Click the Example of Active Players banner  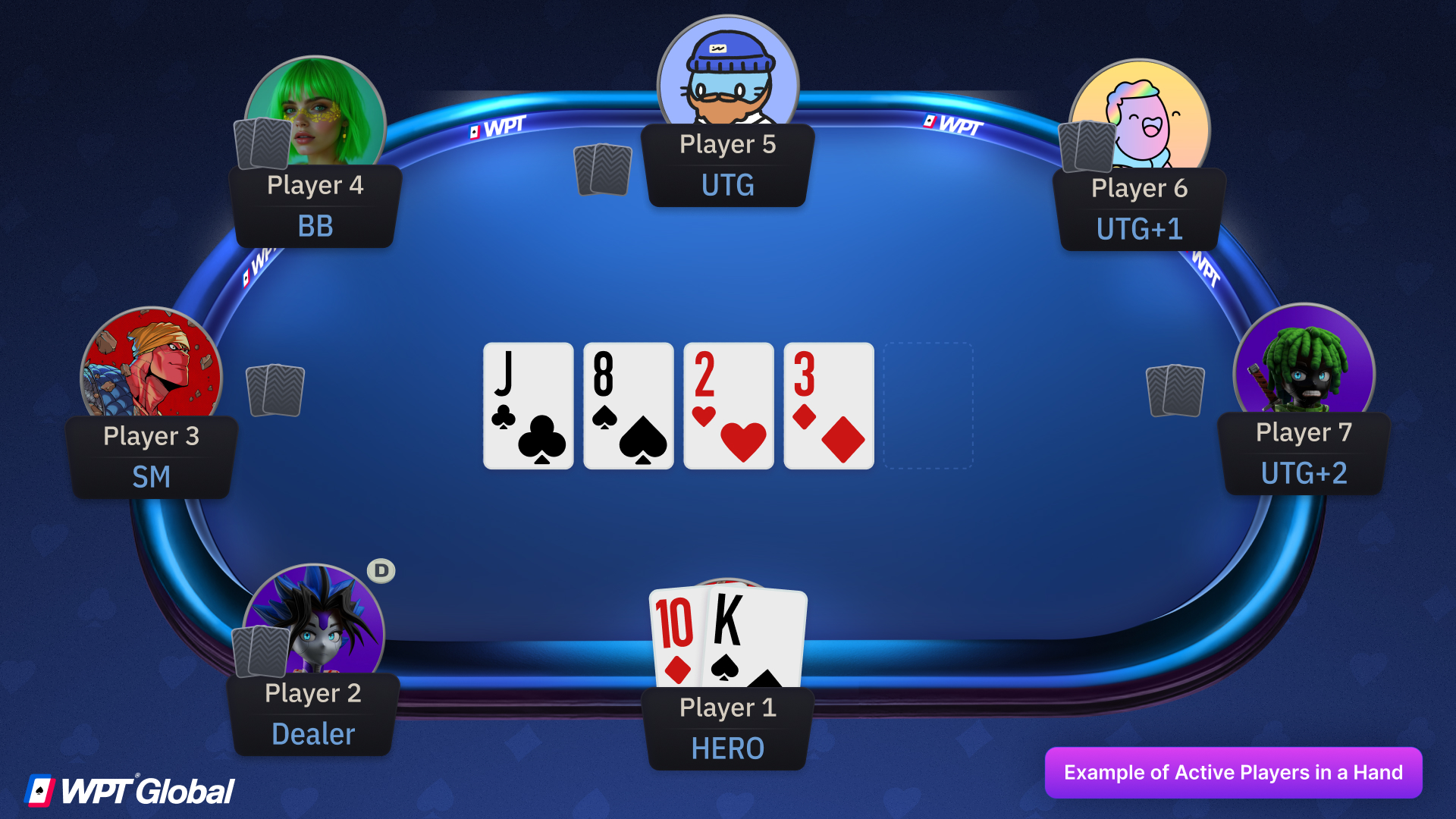point(1234,773)
